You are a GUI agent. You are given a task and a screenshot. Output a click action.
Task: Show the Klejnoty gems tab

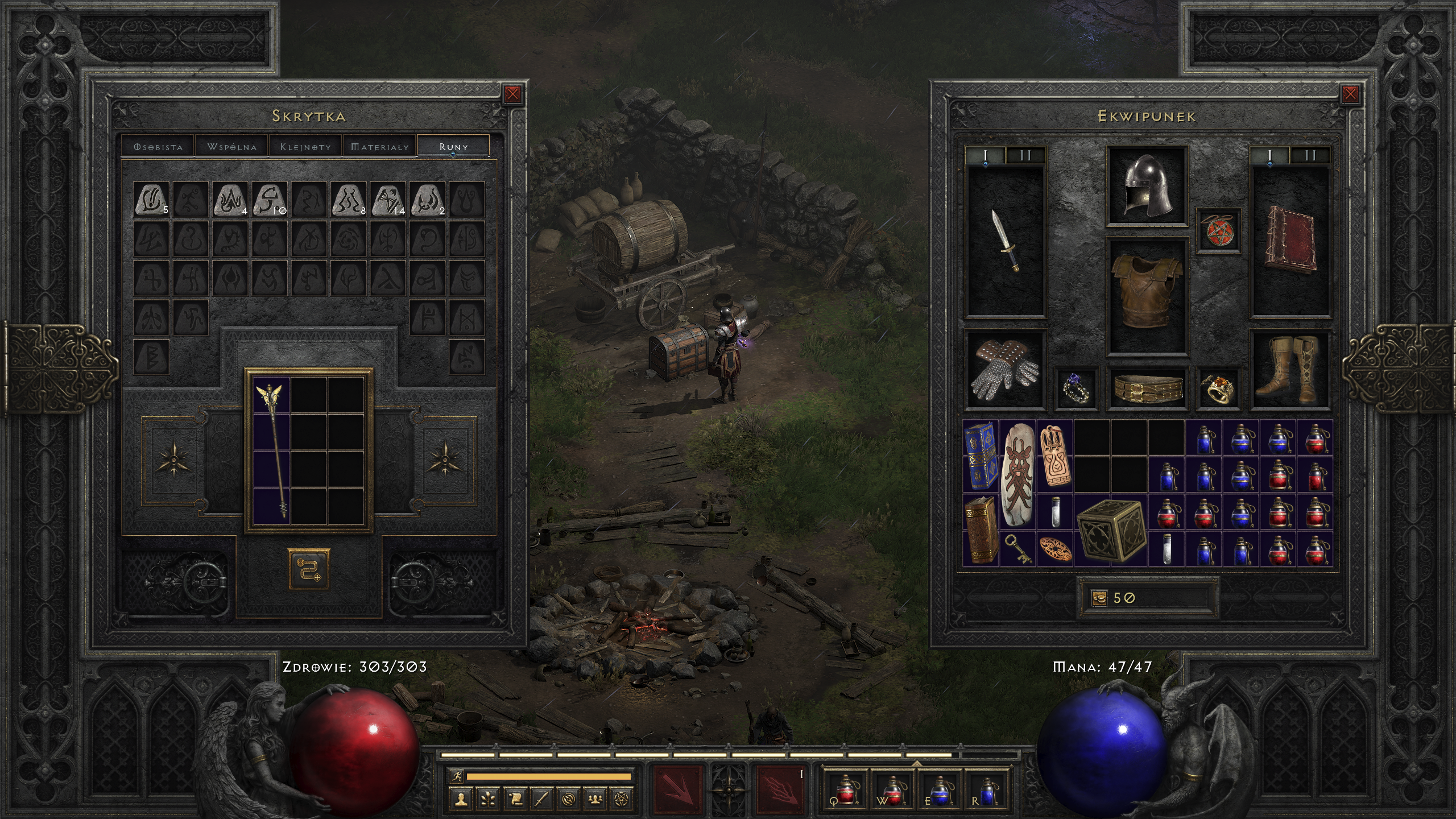[305, 147]
